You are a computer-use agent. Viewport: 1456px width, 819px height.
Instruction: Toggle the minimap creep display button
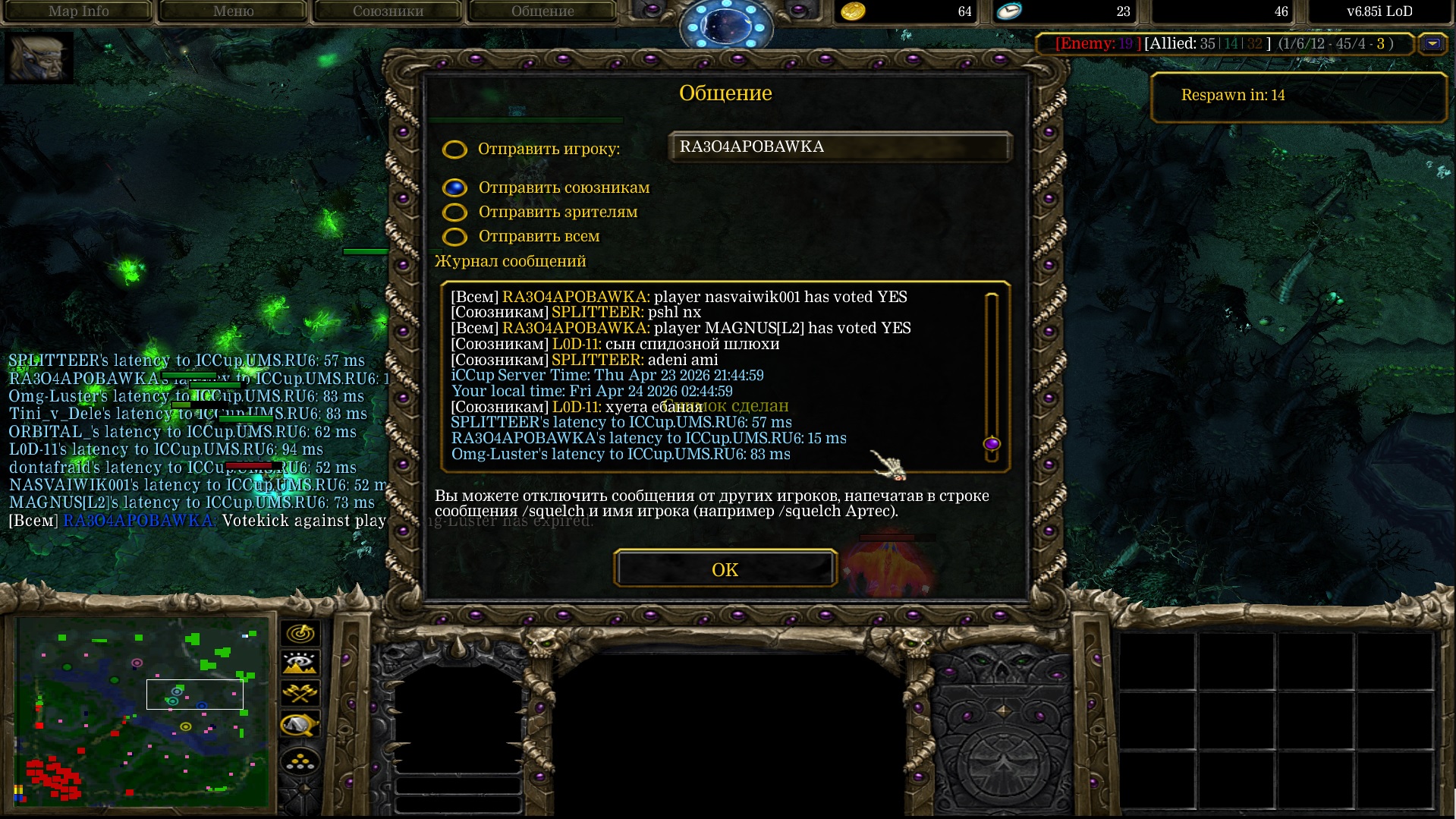coord(300,726)
